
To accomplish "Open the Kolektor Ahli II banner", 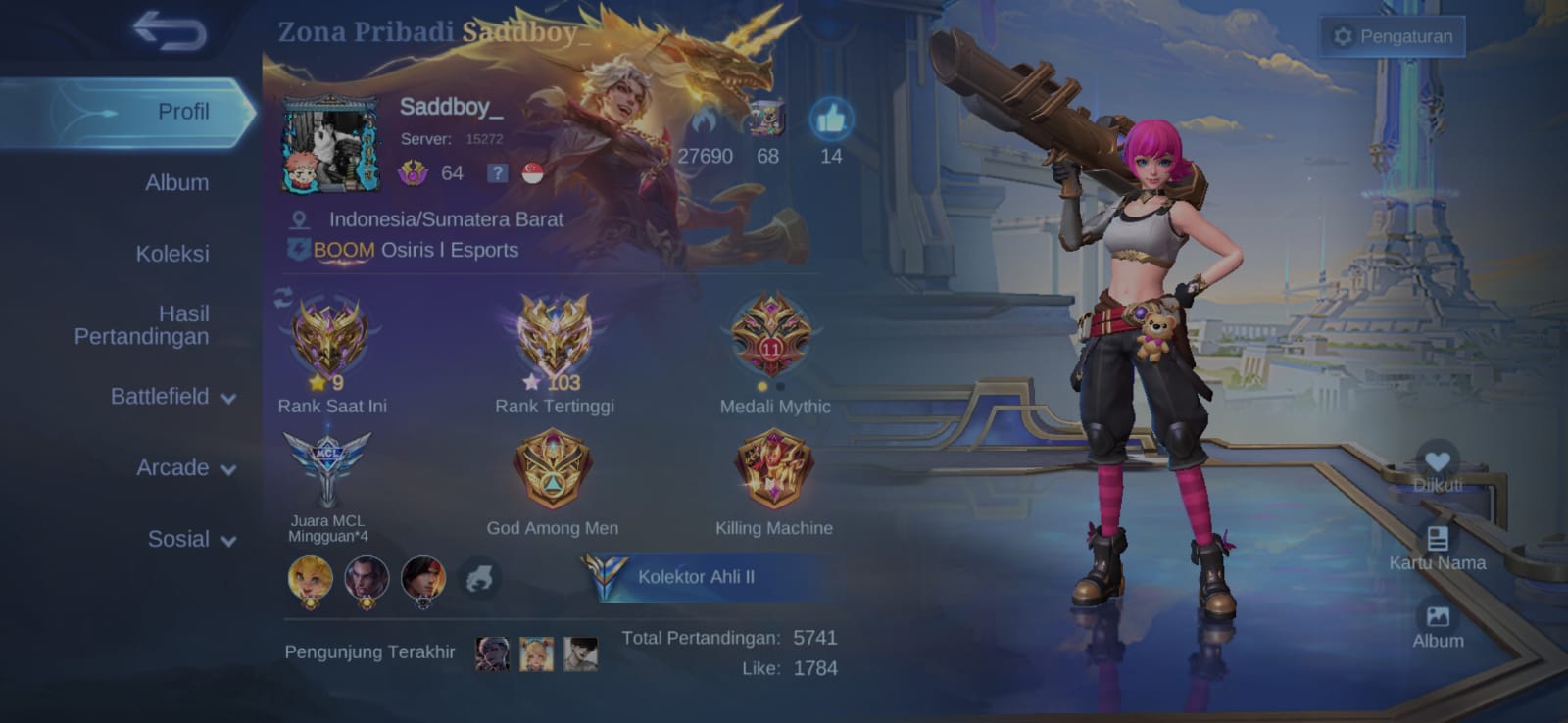I will (x=696, y=577).
